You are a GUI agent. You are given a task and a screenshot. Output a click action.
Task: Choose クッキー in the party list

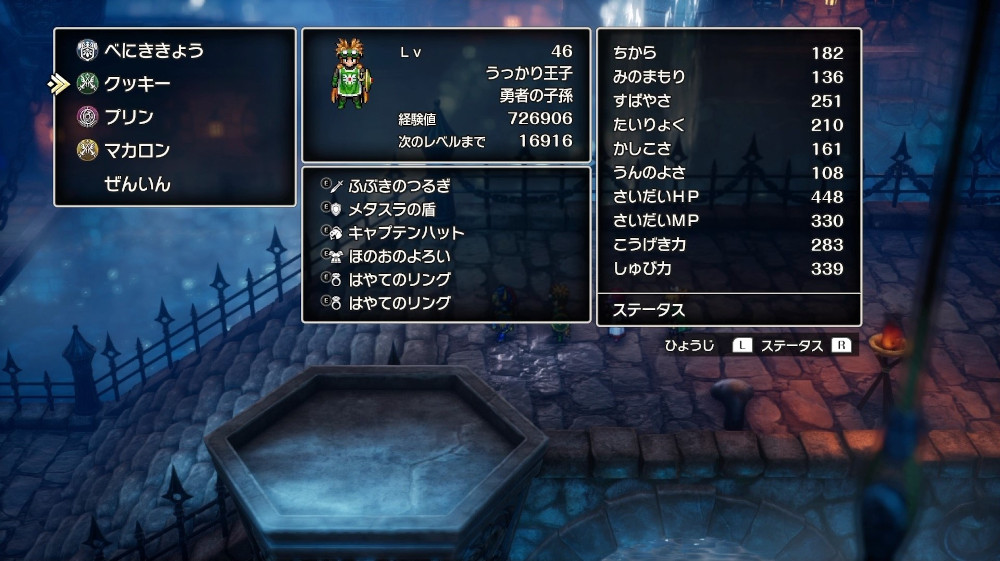[137, 83]
